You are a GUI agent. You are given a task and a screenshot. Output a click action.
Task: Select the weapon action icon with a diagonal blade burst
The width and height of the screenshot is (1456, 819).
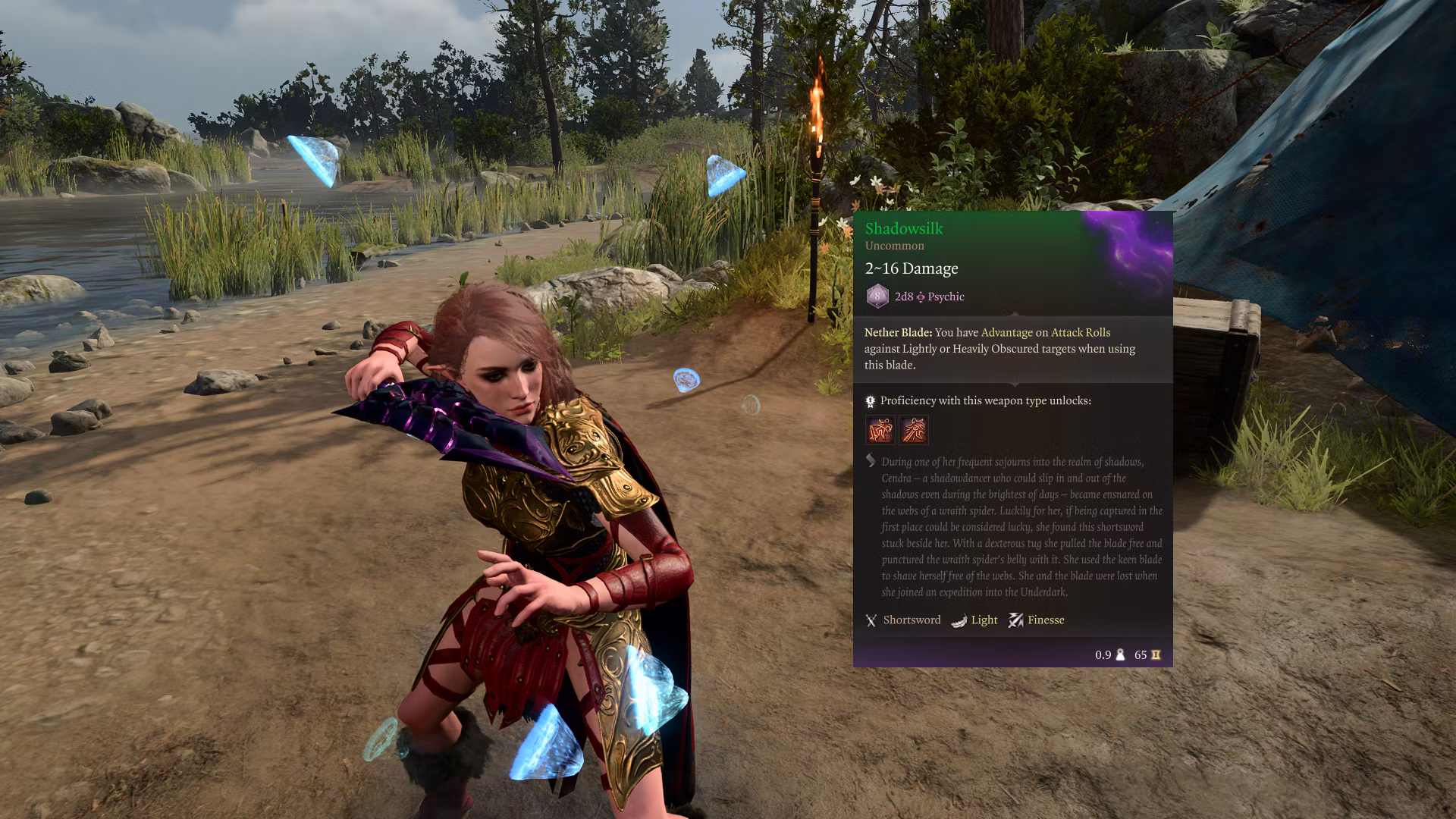914,430
